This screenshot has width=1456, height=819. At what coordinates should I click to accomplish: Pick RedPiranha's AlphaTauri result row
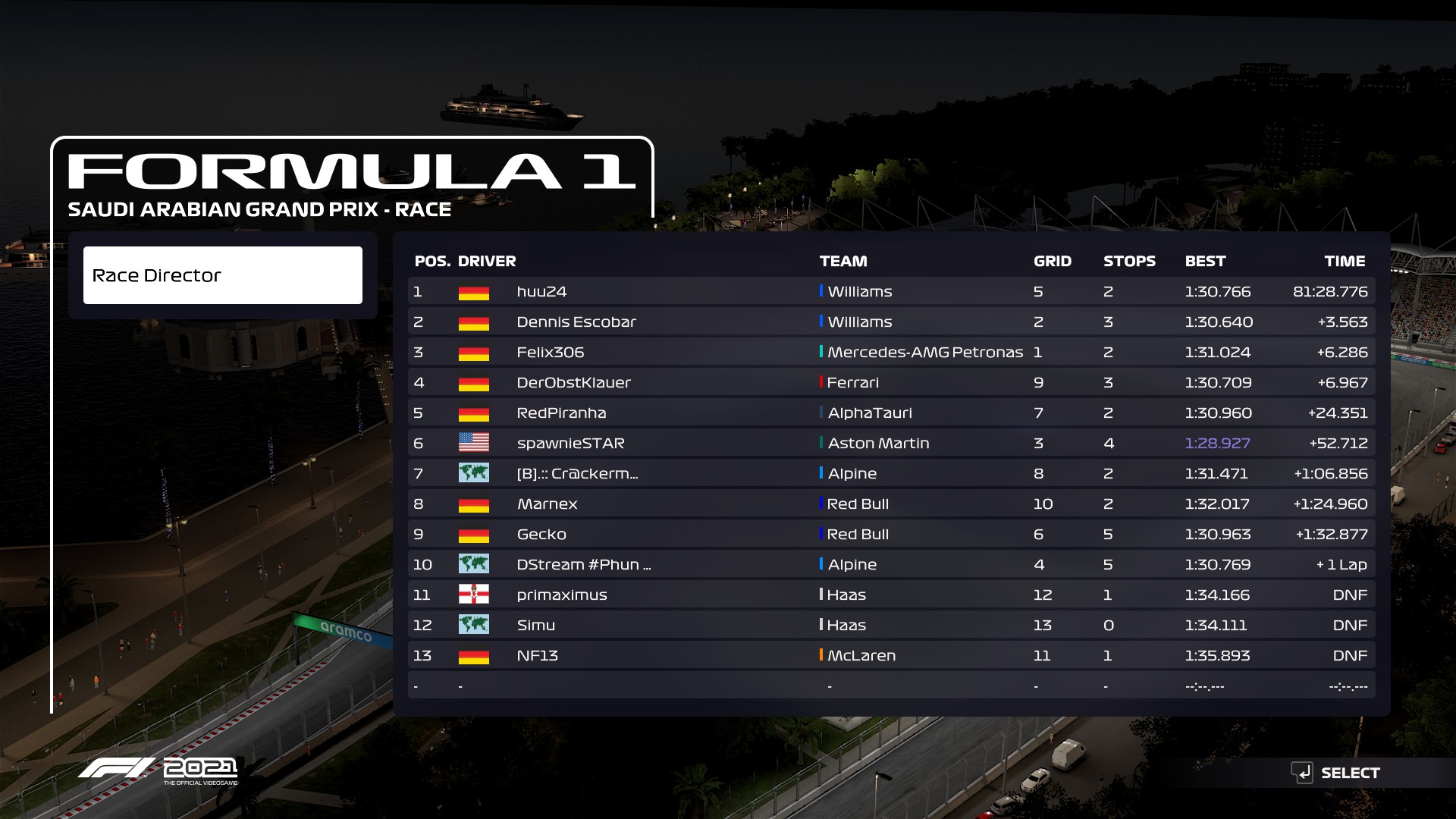point(891,413)
